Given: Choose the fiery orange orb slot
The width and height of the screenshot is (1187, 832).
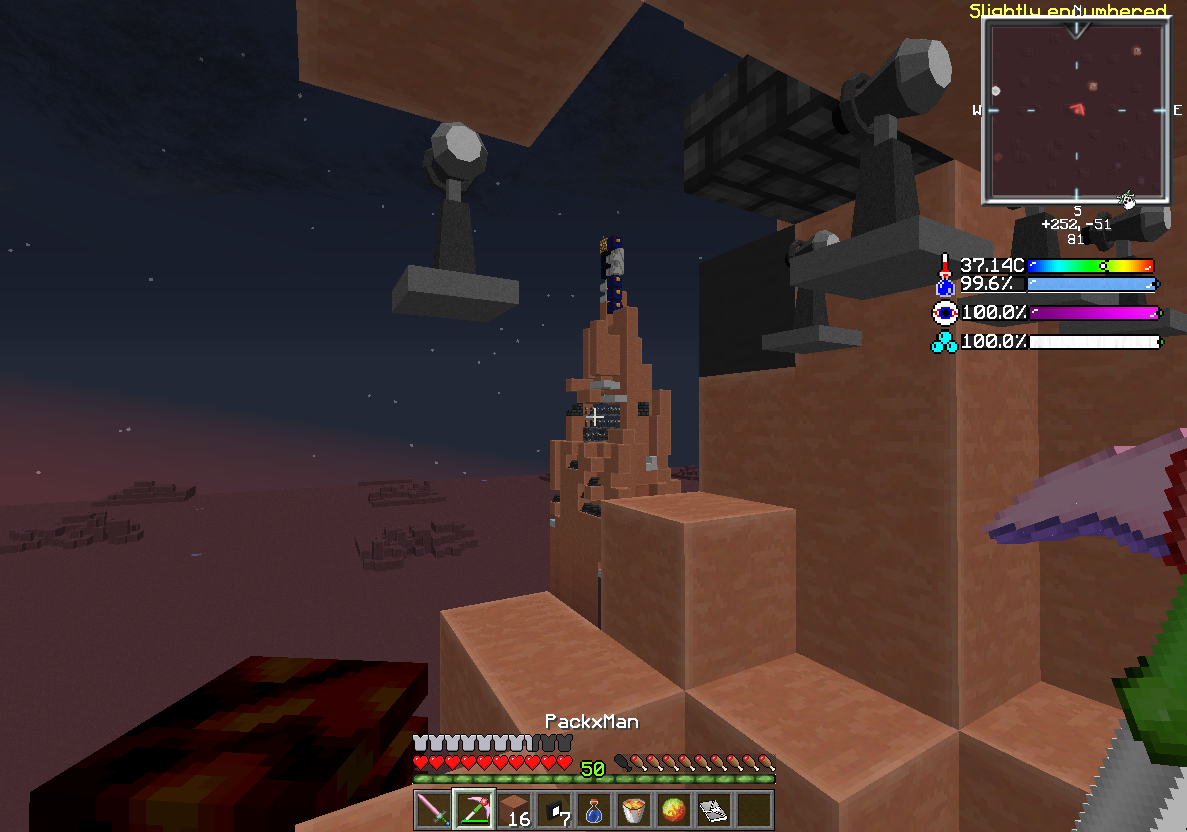Looking at the screenshot, I should click(x=673, y=809).
